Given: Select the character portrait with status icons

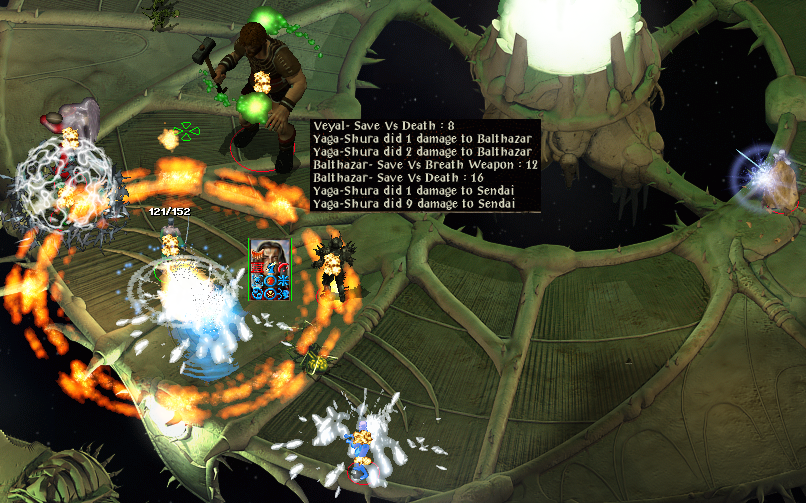Looking at the screenshot, I should point(269,269).
